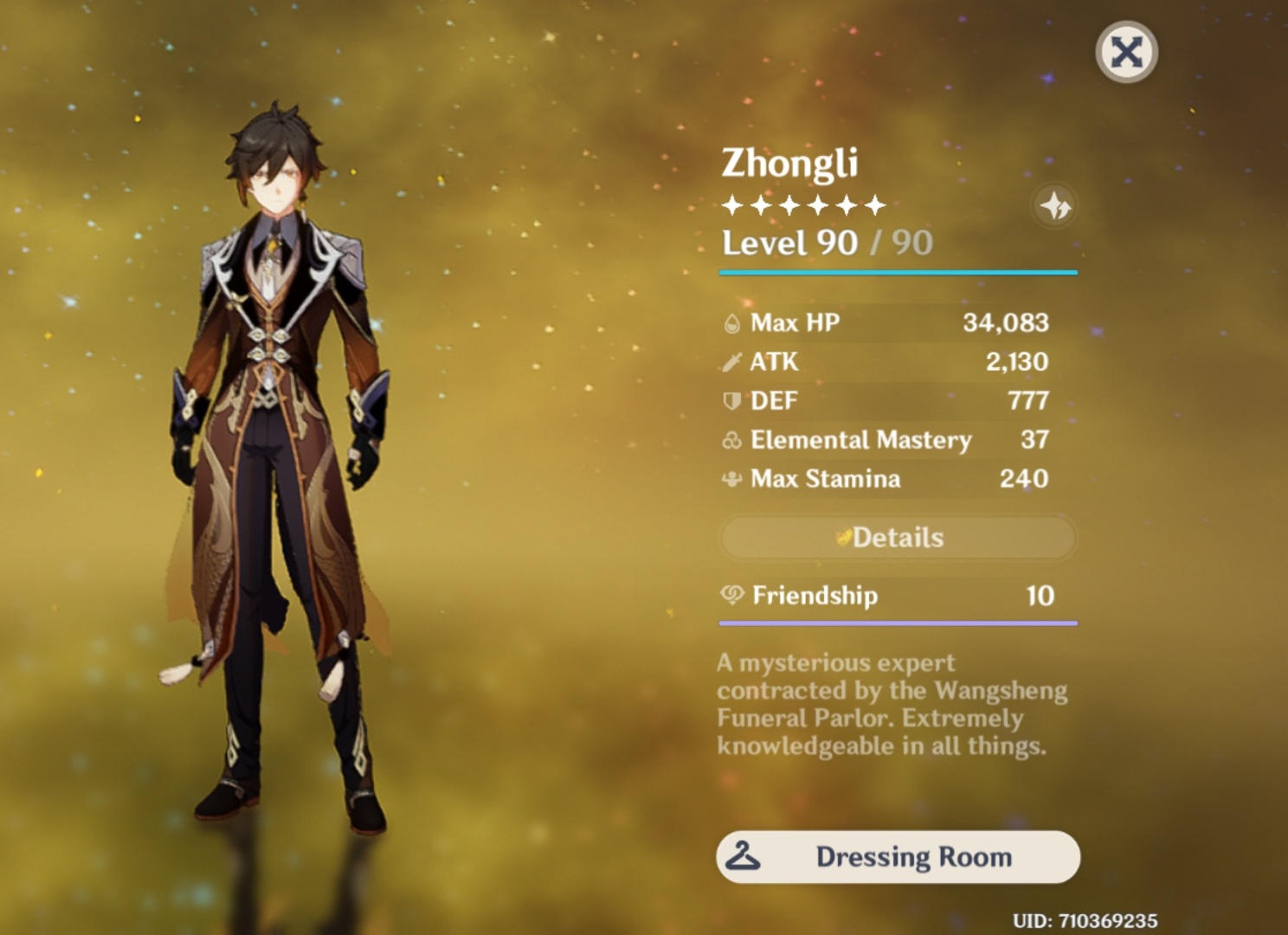Screen dimensions: 1288x935
Task: Click the ATK sword icon
Action: 731,362
